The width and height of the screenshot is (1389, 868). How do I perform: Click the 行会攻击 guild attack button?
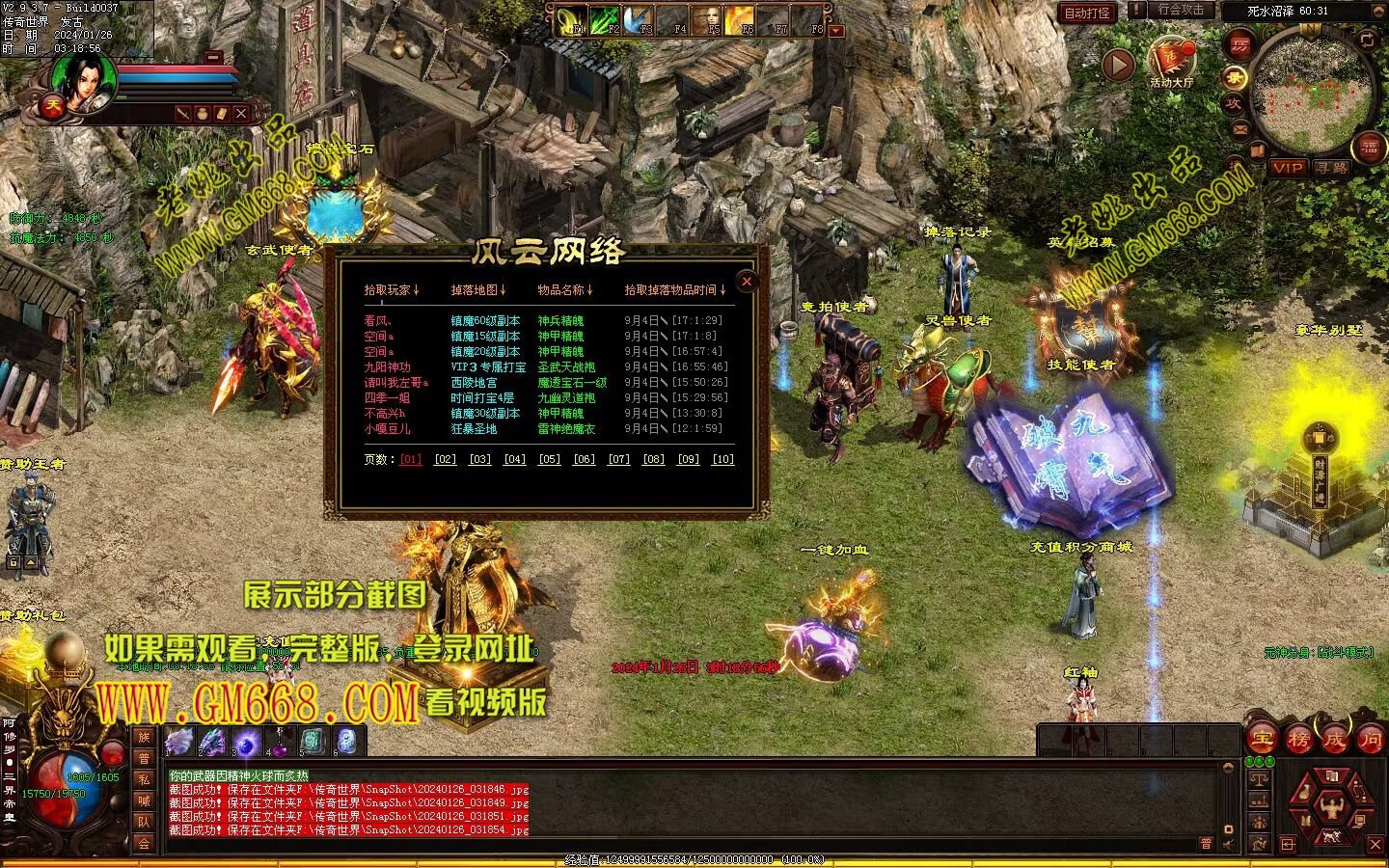click(x=1181, y=10)
